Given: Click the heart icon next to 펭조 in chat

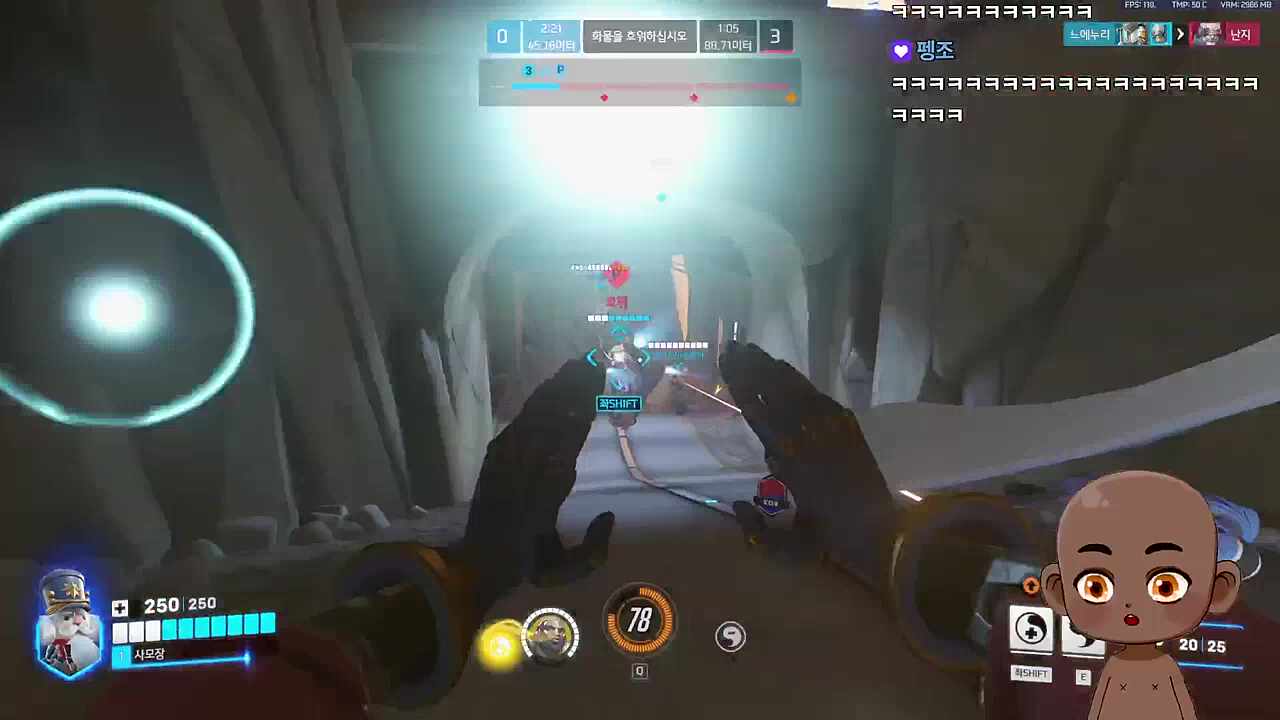Looking at the screenshot, I should 900,50.
